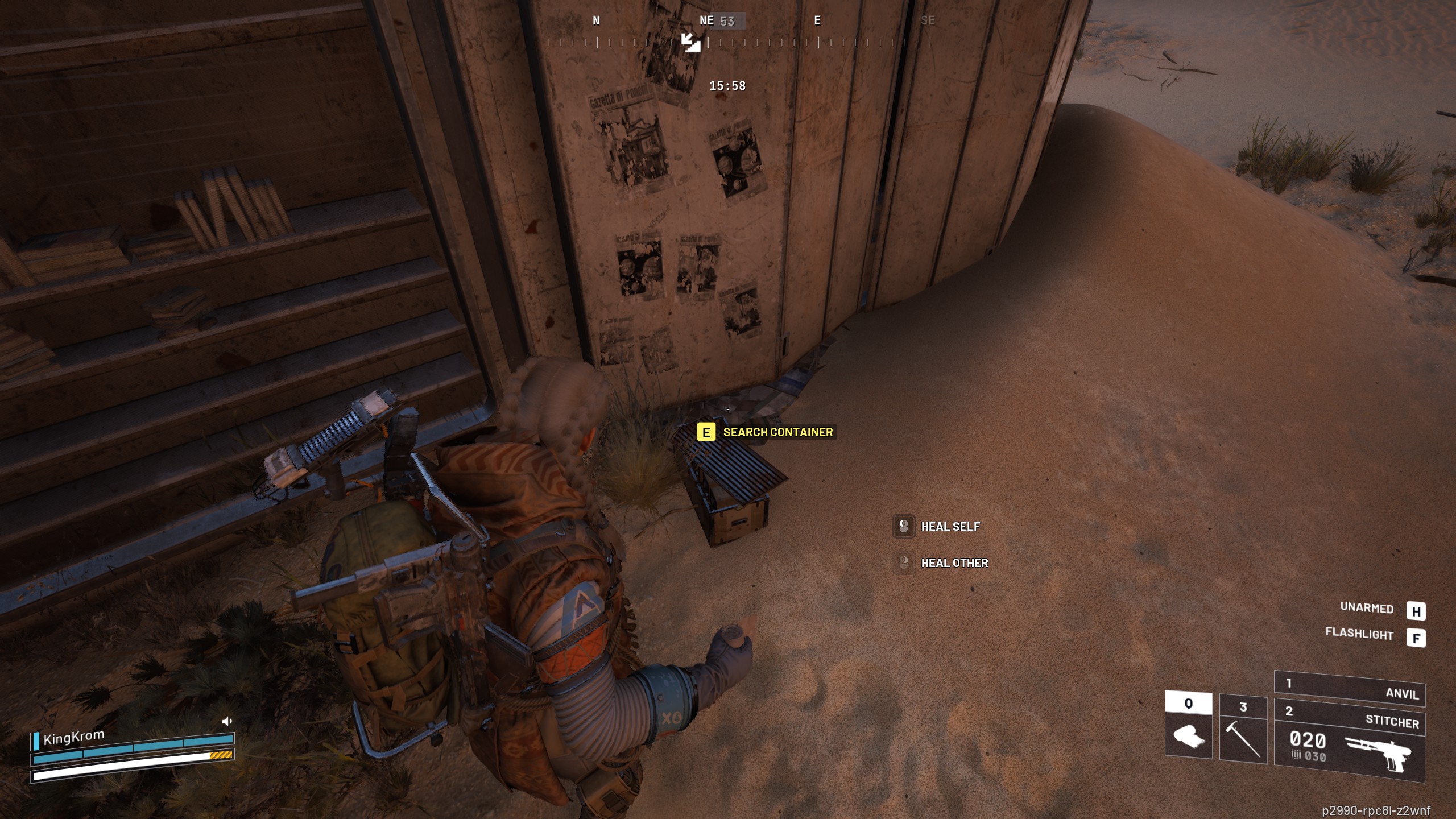Click the E key badge on Search Container prompt
Screen dimensions: 1456x819
click(x=705, y=432)
